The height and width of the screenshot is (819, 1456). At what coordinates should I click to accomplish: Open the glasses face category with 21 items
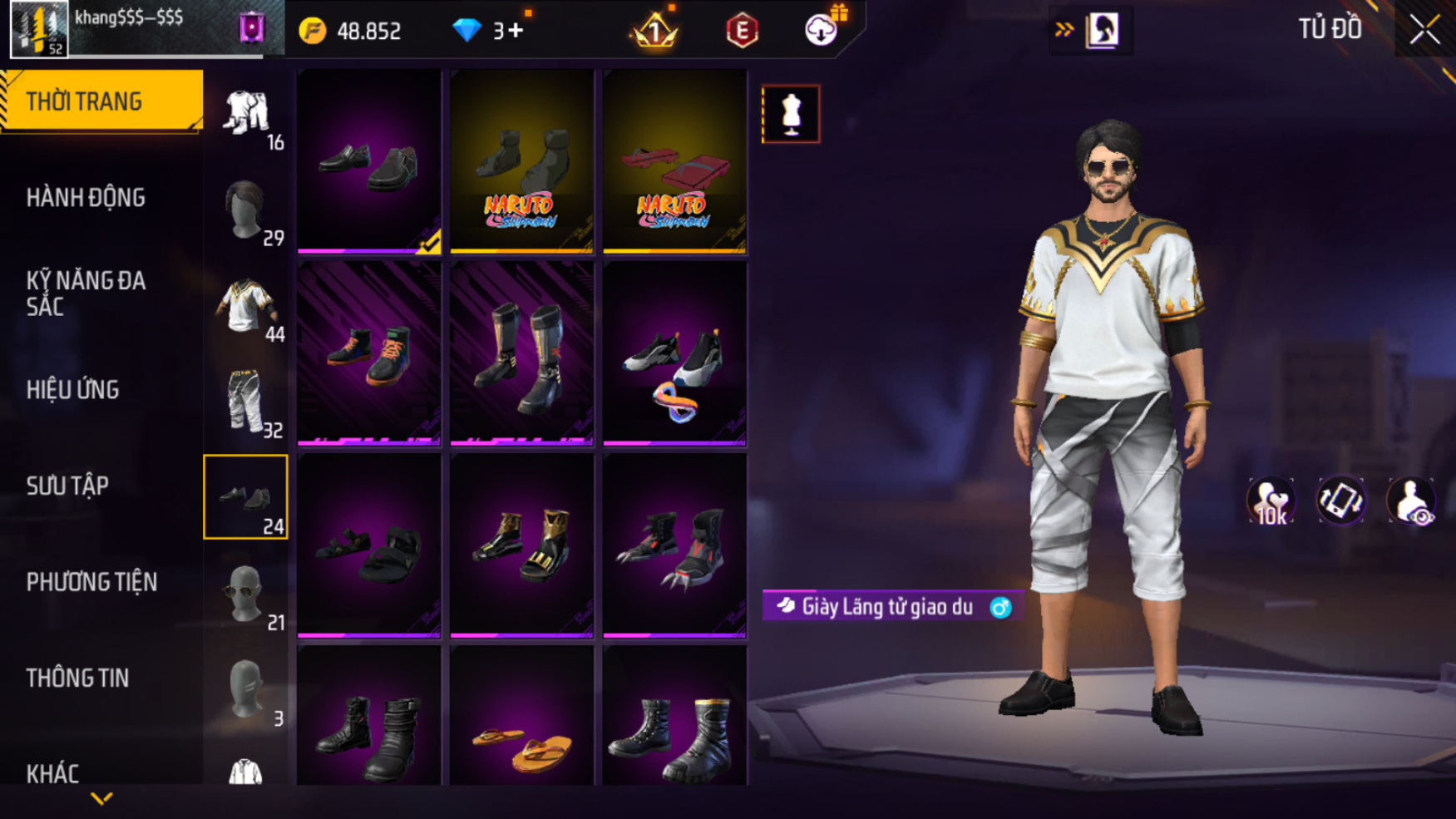pyautogui.click(x=246, y=595)
